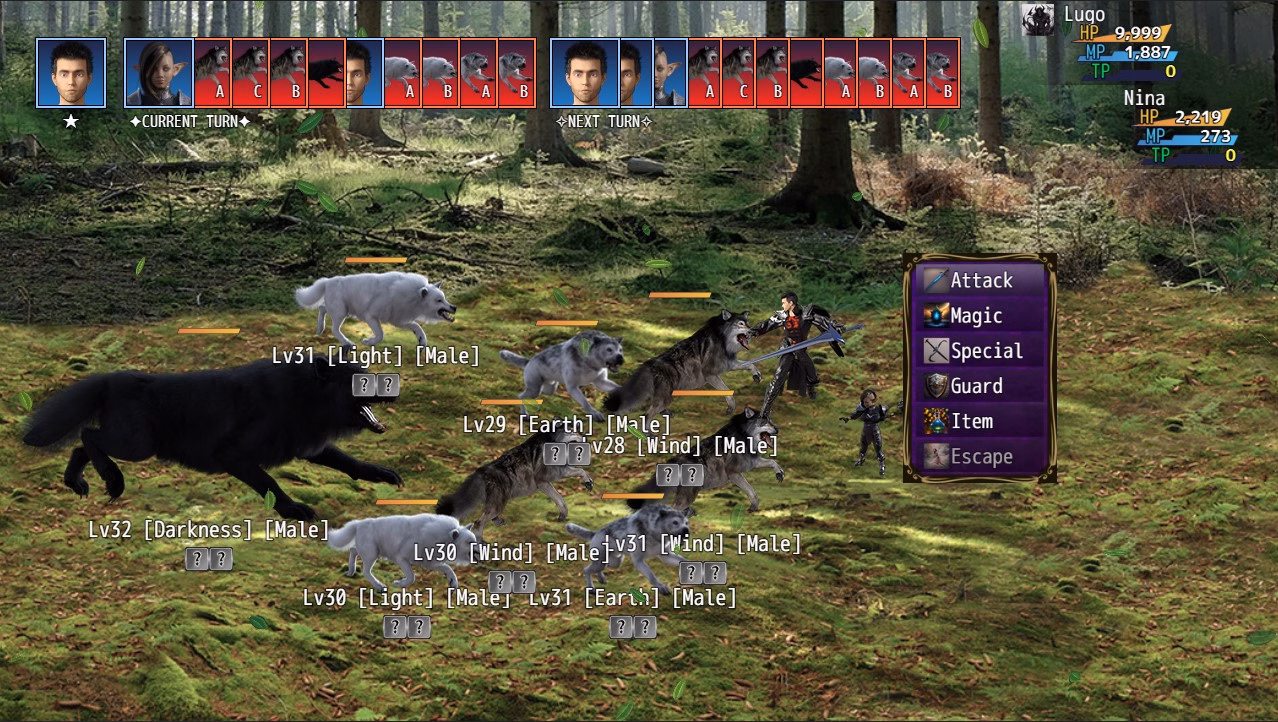The height and width of the screenshot is (722, 1278).
Task: Choose the greyed-out Escape command
Action: (981, 457)
